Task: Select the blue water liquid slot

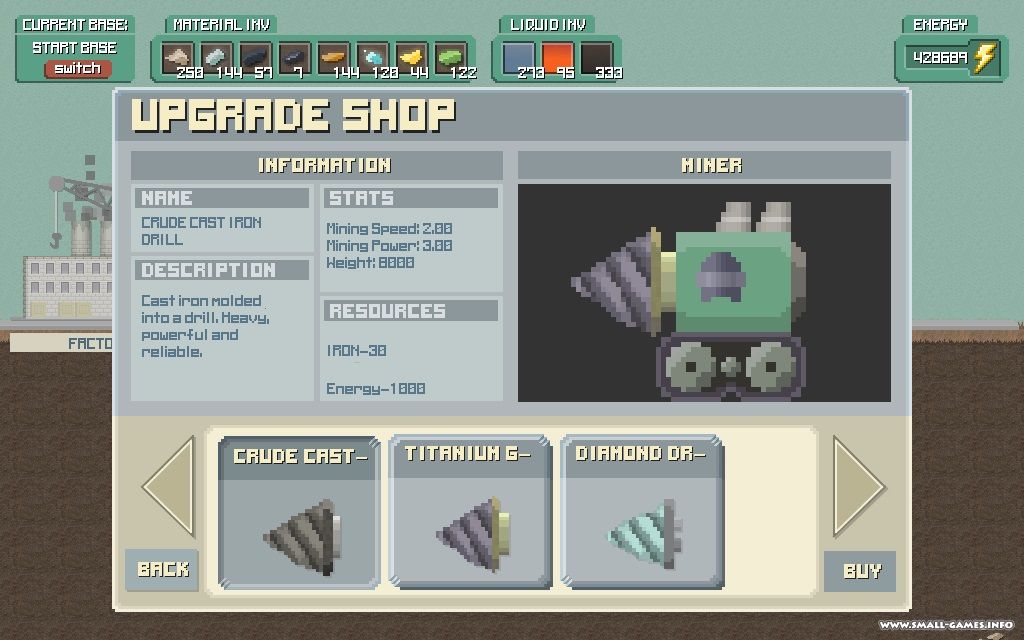Action: pos(519,59)
